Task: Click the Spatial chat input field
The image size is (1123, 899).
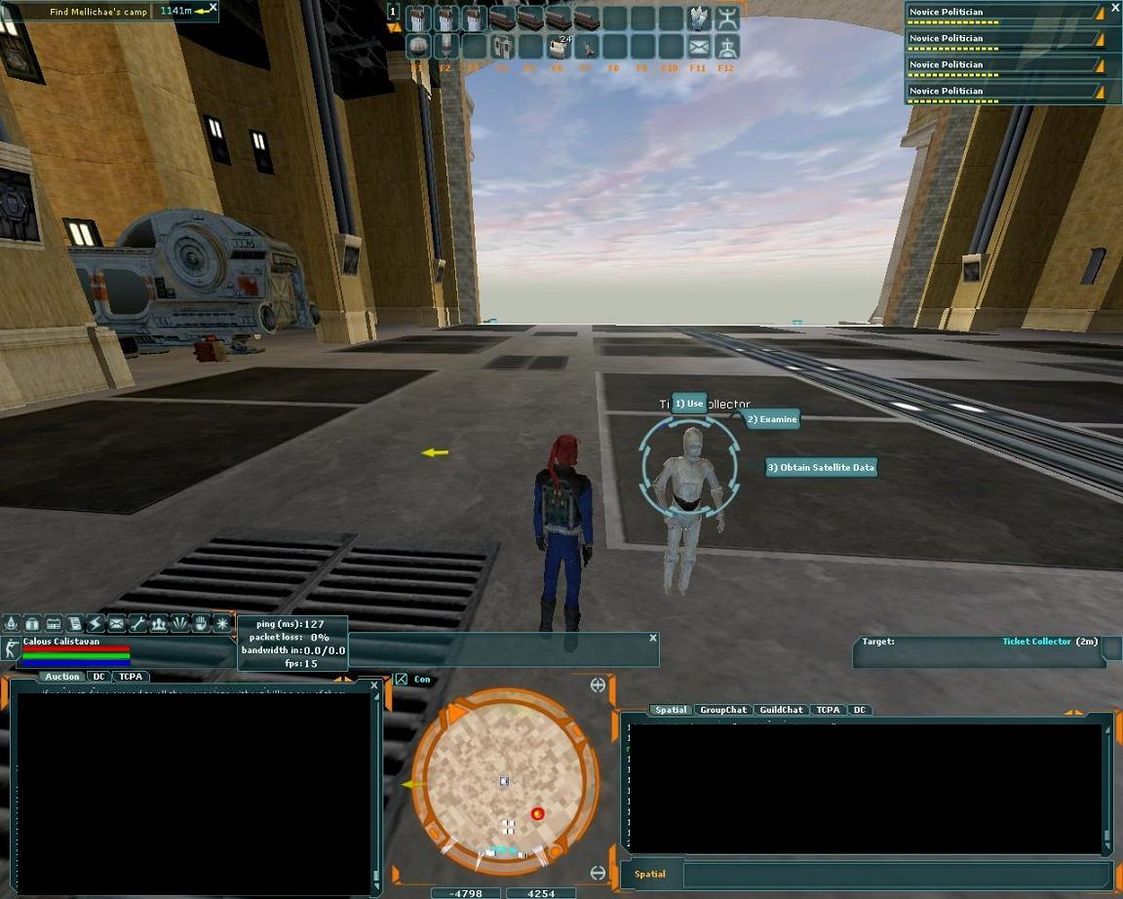Action: tap(895, 874)
